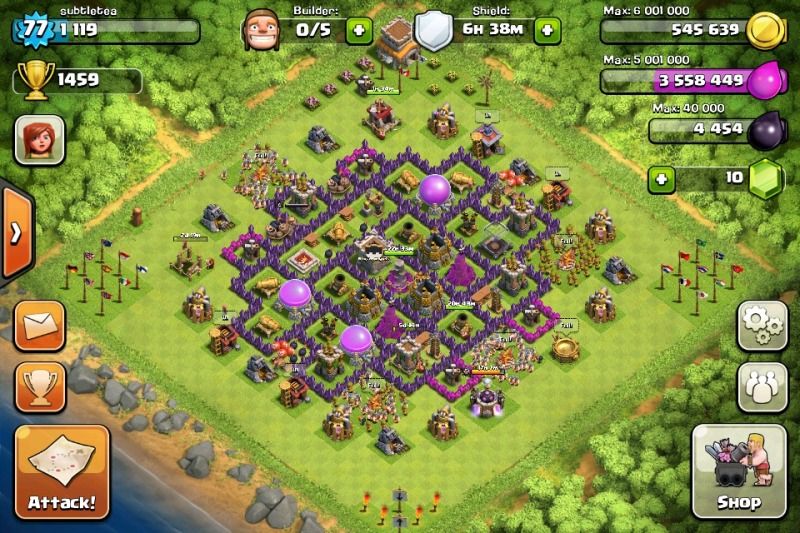Expand the side arrow chat tab
Image resolution: width=800 pixels, height=533 pixels.
click(14, 234)
